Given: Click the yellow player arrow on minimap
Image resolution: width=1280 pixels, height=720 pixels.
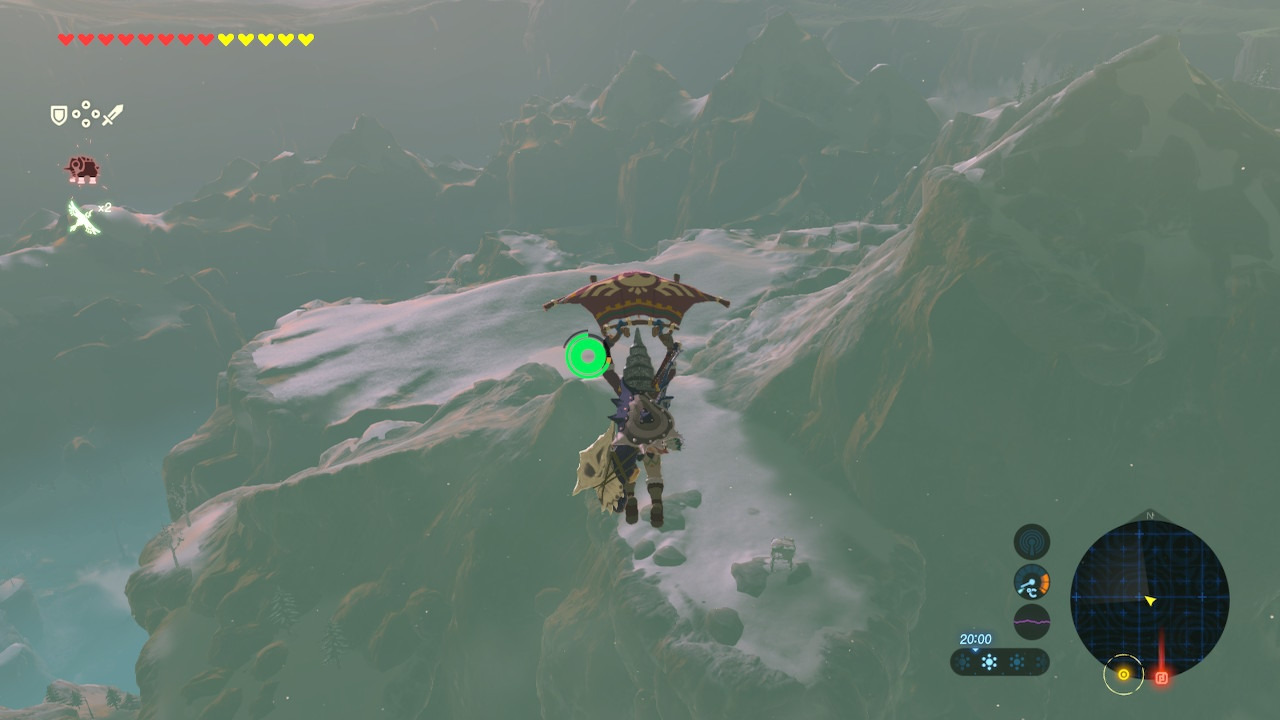Looking at the screenshot, I should tap(1150, 600).
